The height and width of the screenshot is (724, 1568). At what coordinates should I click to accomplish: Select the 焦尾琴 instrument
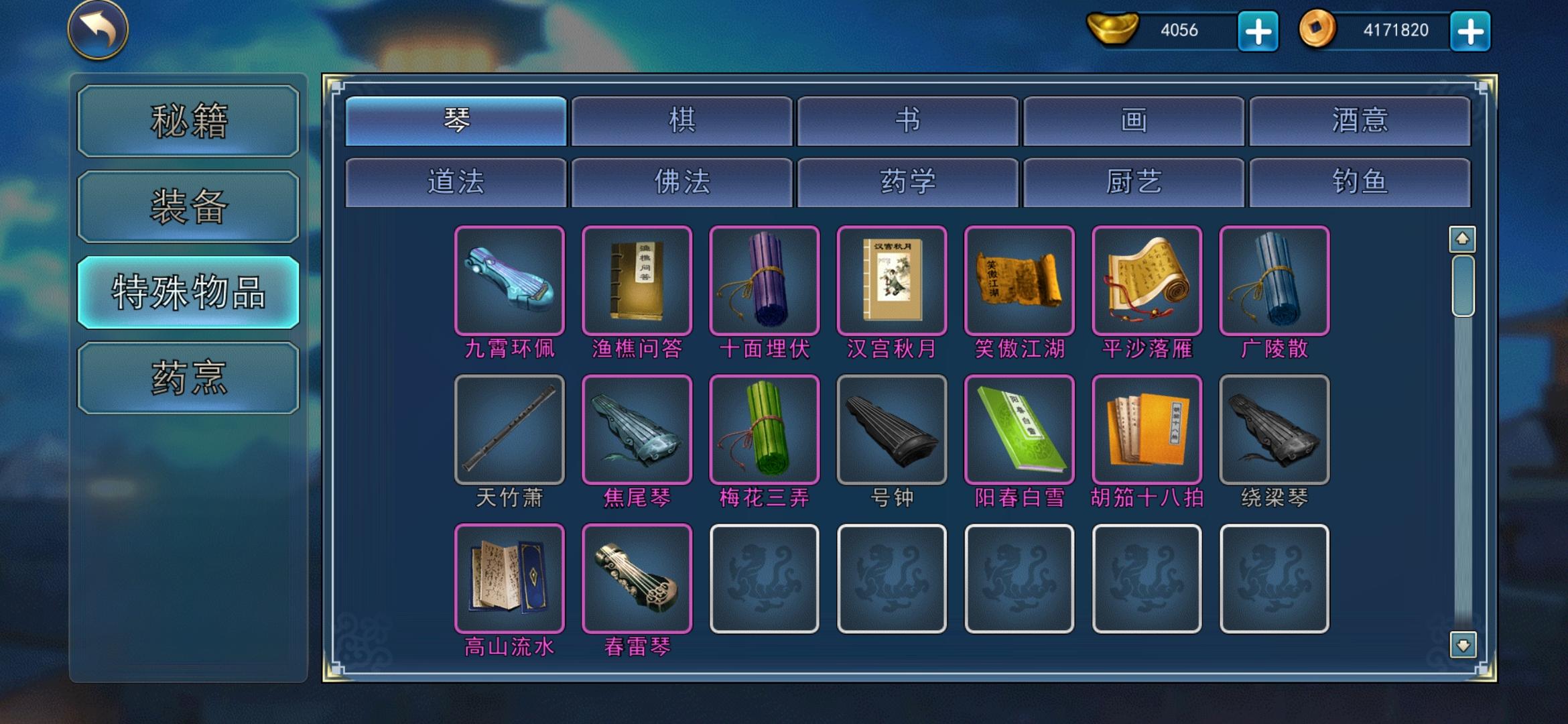click(x=637, y=429)
